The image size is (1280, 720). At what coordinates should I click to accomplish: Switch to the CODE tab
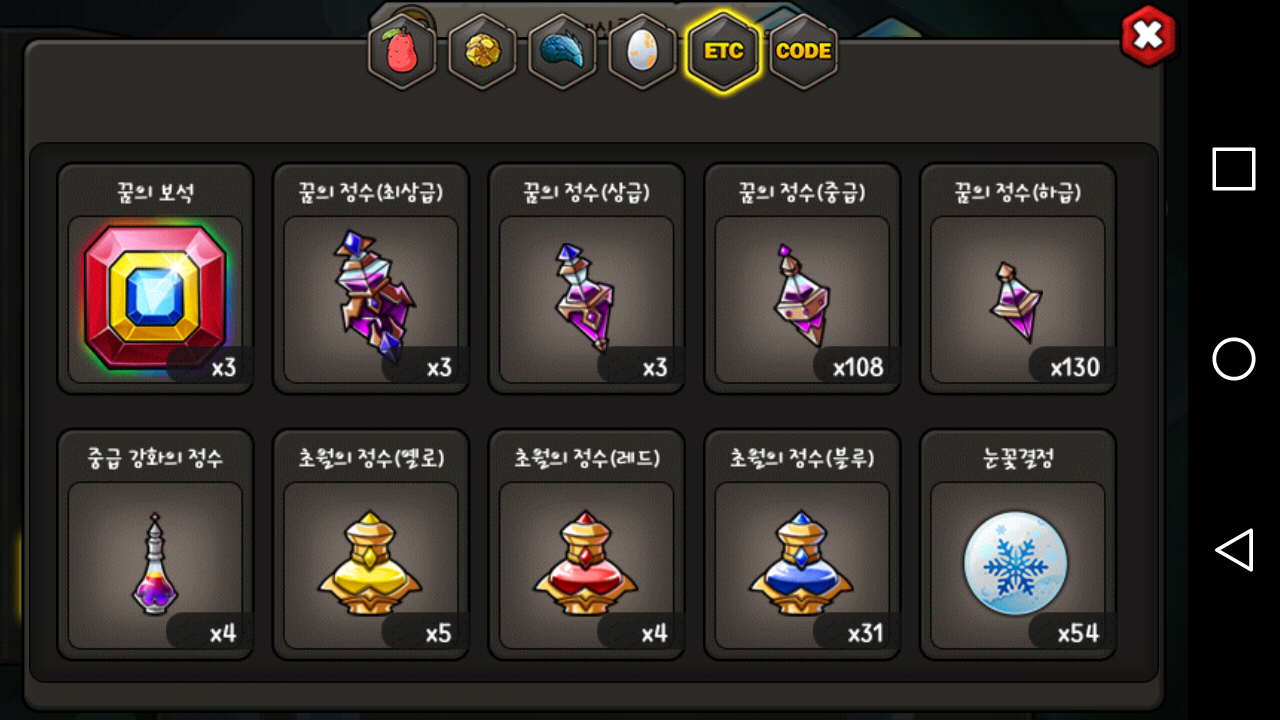click(803, 52)
